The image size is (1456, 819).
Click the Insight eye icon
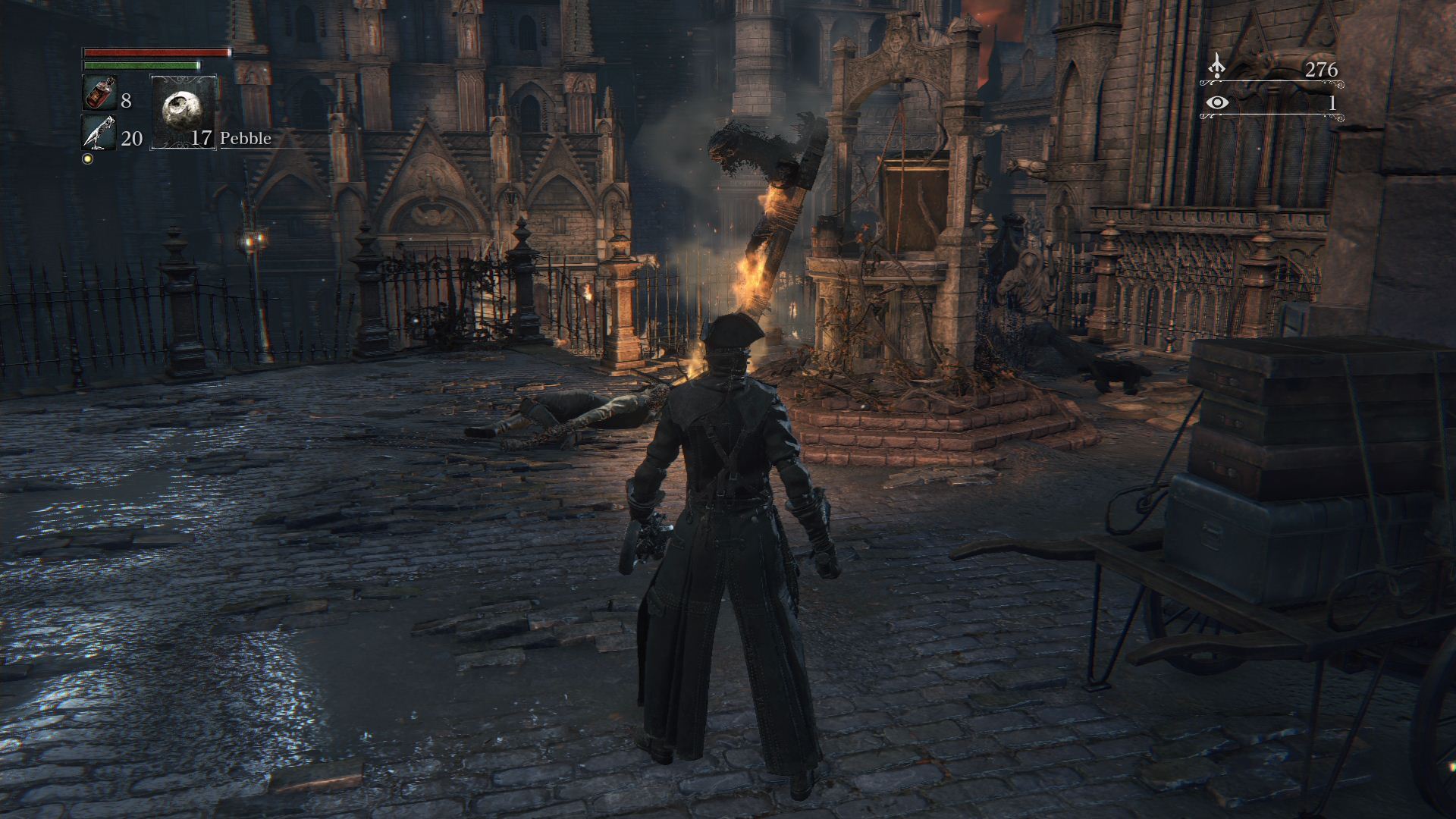tap(1218, 103)
